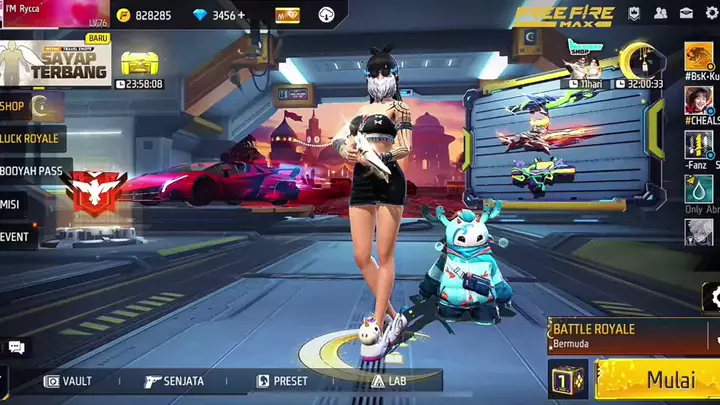Open the chat speech bubble
Viewport: 720px width, 405px height.
tap(16, 347)
